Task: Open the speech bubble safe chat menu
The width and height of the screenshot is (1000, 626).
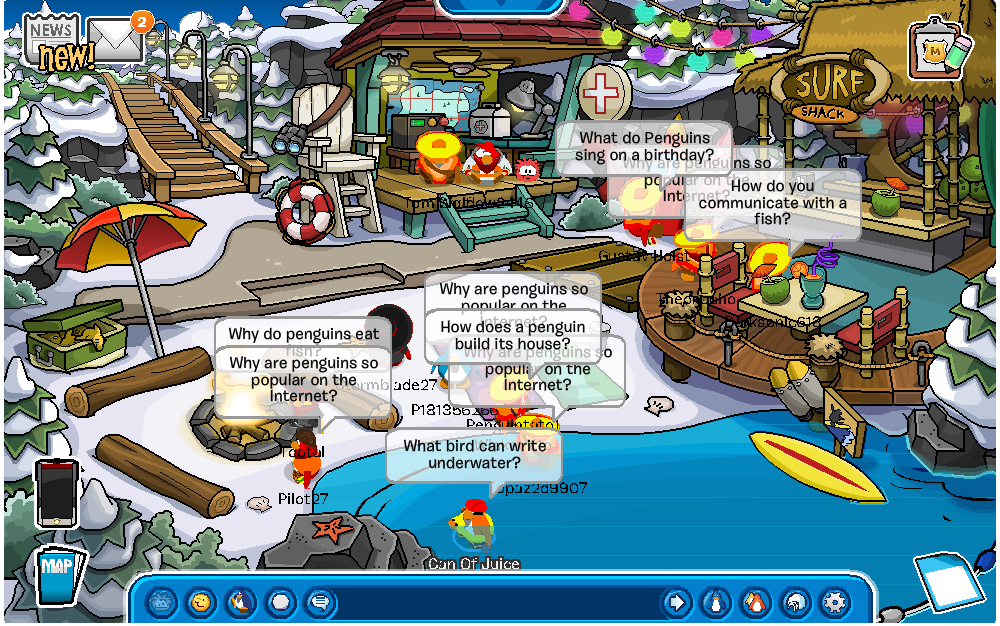Action: click(320, 602)
